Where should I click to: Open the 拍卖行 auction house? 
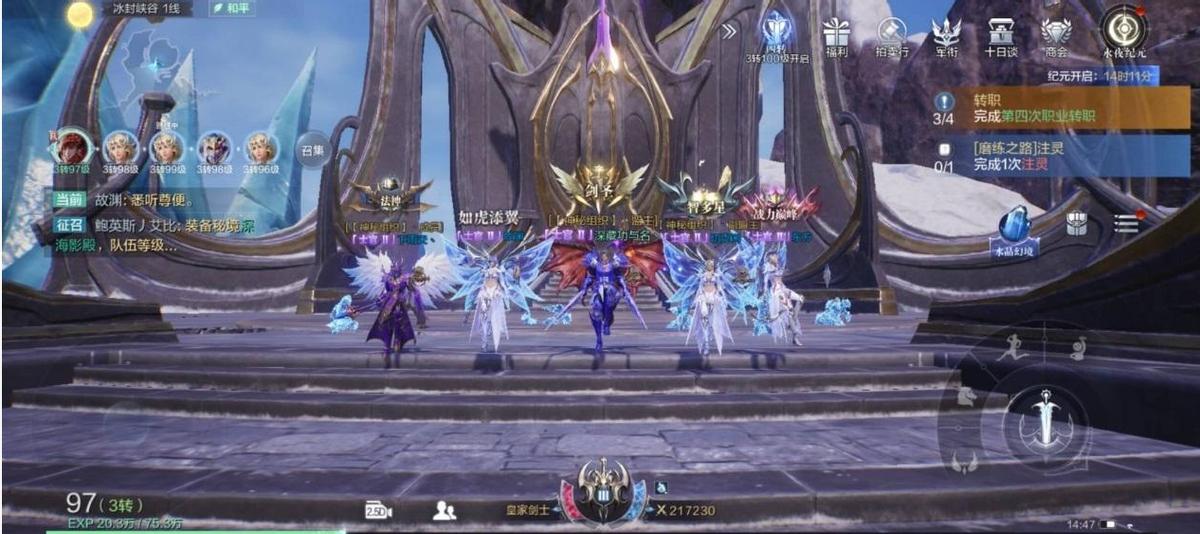(x=891, y=36)
